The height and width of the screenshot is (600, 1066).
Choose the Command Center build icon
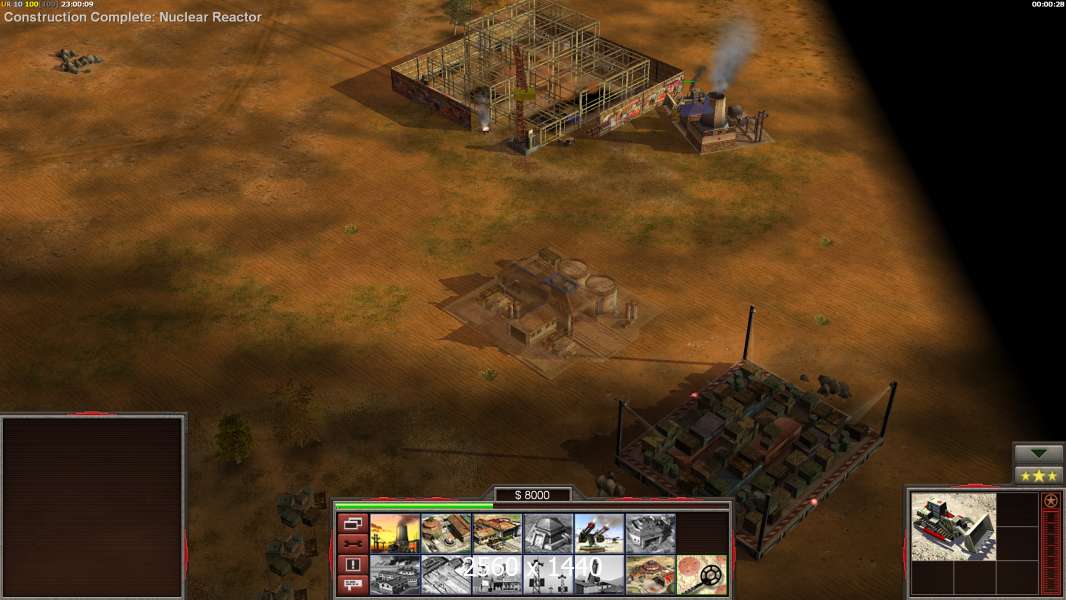pos(650,575)
